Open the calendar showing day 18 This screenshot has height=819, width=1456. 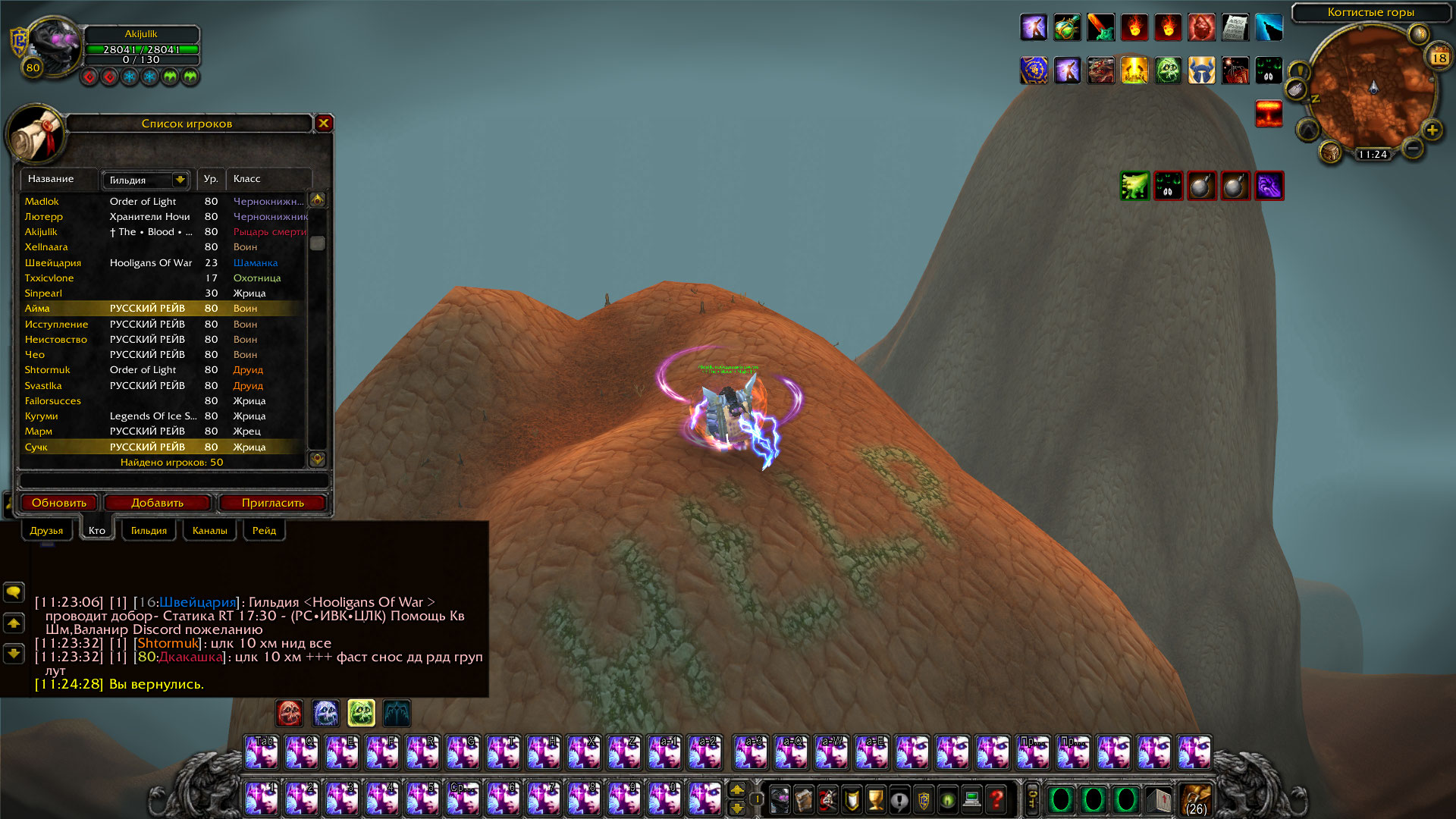pyautogui.click(x=1439, y=58)
